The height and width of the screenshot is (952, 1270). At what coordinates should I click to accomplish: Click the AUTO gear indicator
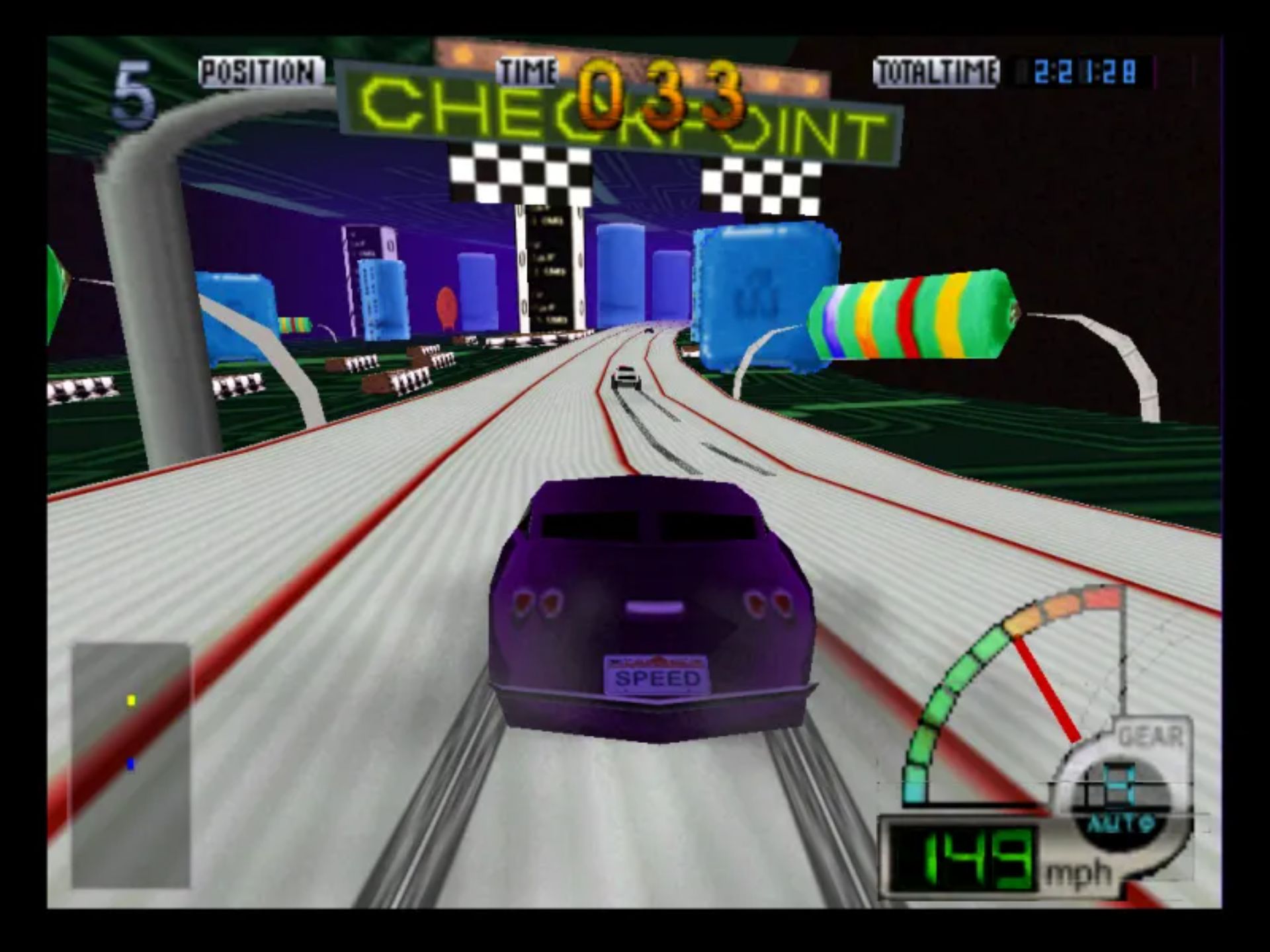tap(1120, 824)
